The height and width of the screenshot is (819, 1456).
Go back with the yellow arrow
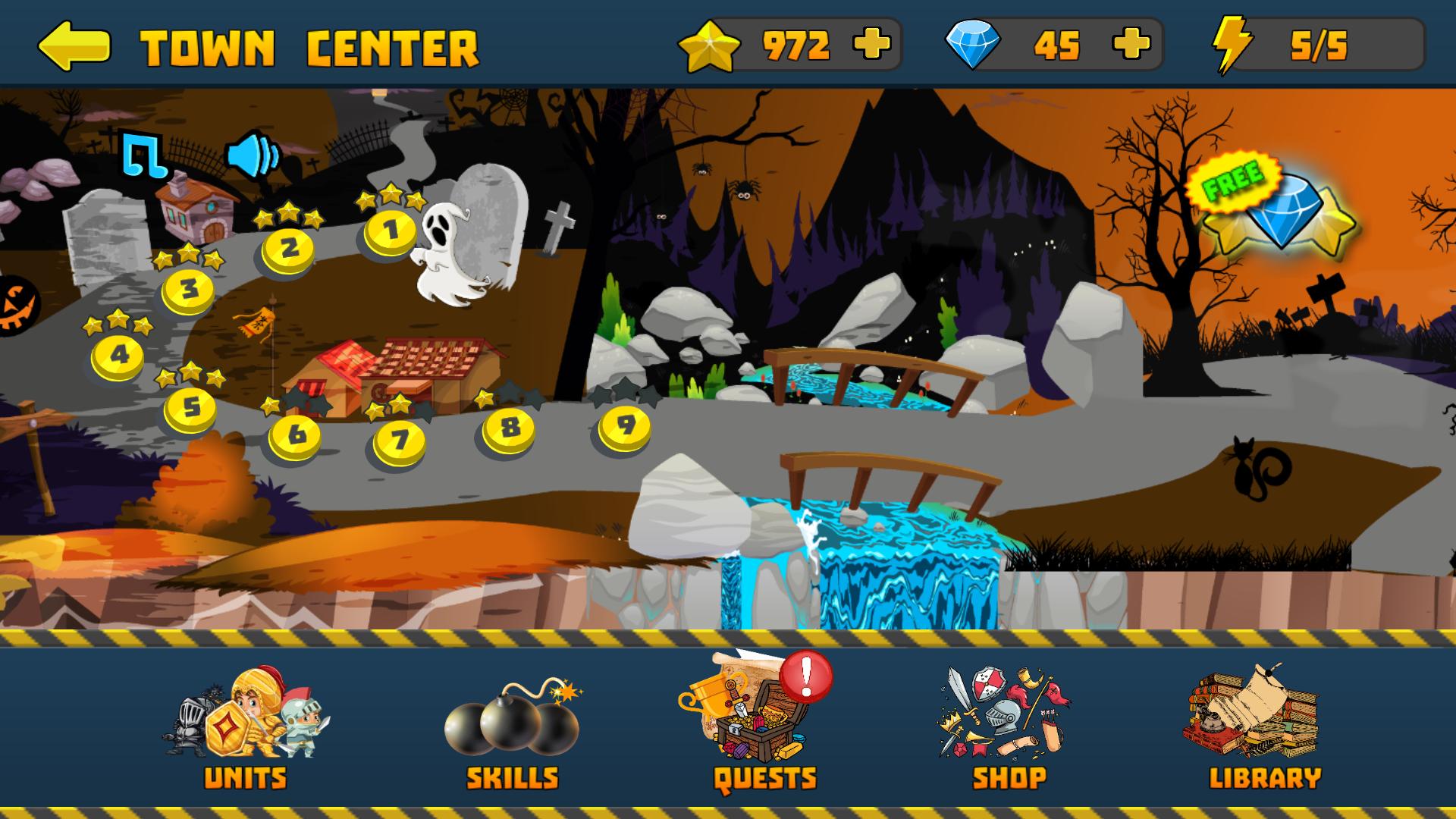pos(74,45)
